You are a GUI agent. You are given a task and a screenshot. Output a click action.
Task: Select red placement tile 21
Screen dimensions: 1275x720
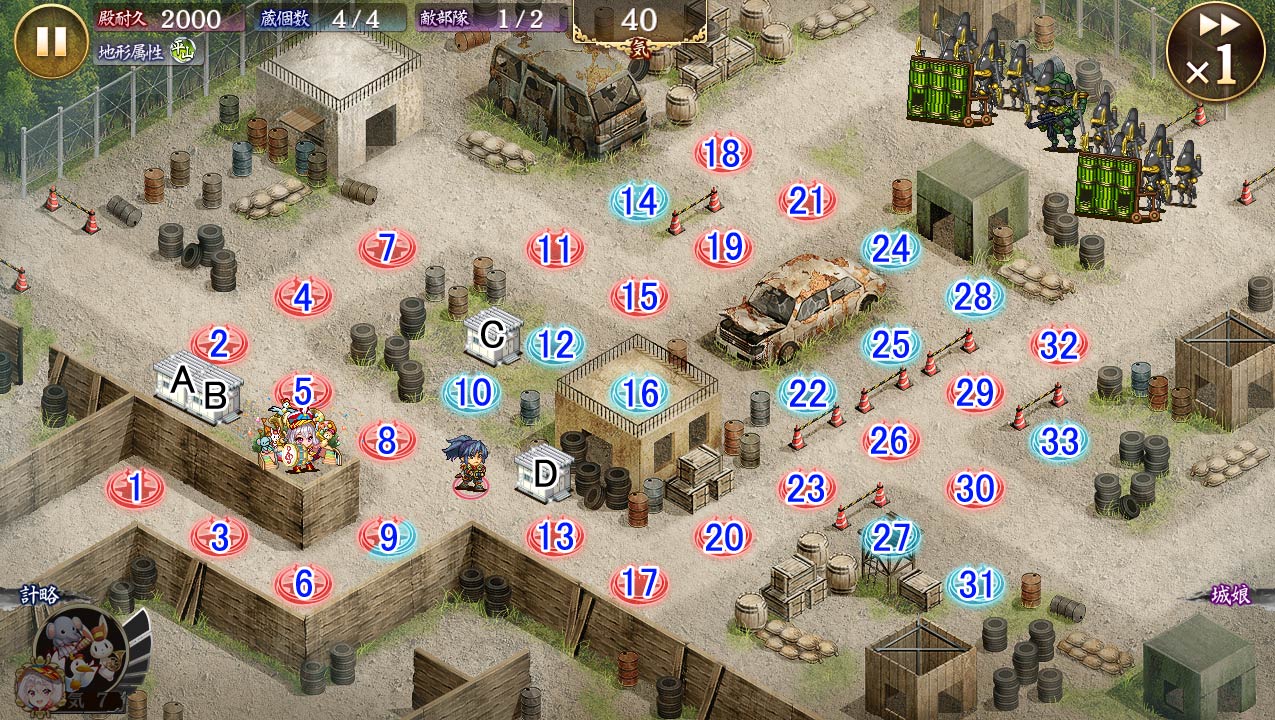806,201
